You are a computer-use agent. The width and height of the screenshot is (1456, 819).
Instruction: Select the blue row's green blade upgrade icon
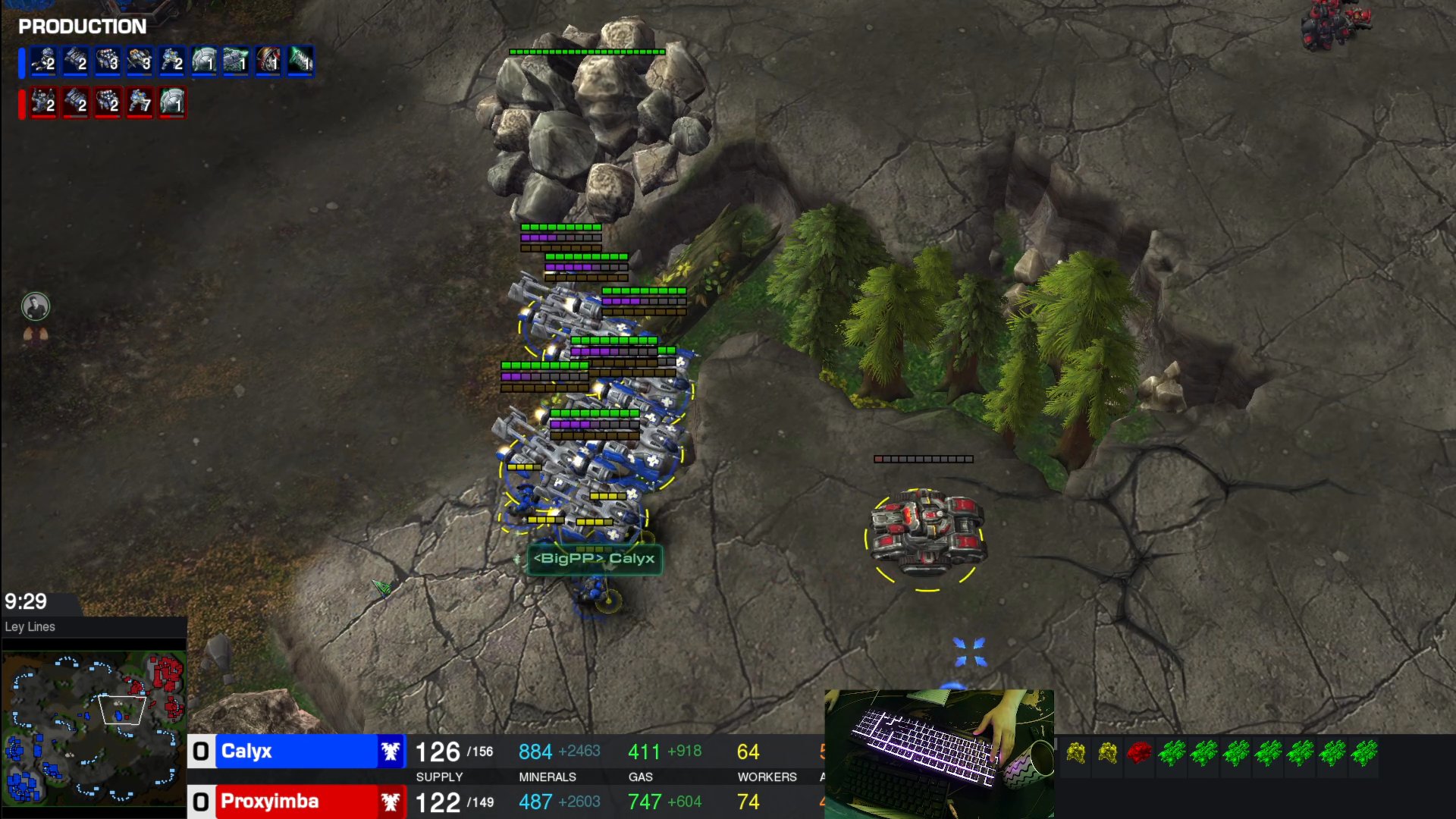point(300,61)
